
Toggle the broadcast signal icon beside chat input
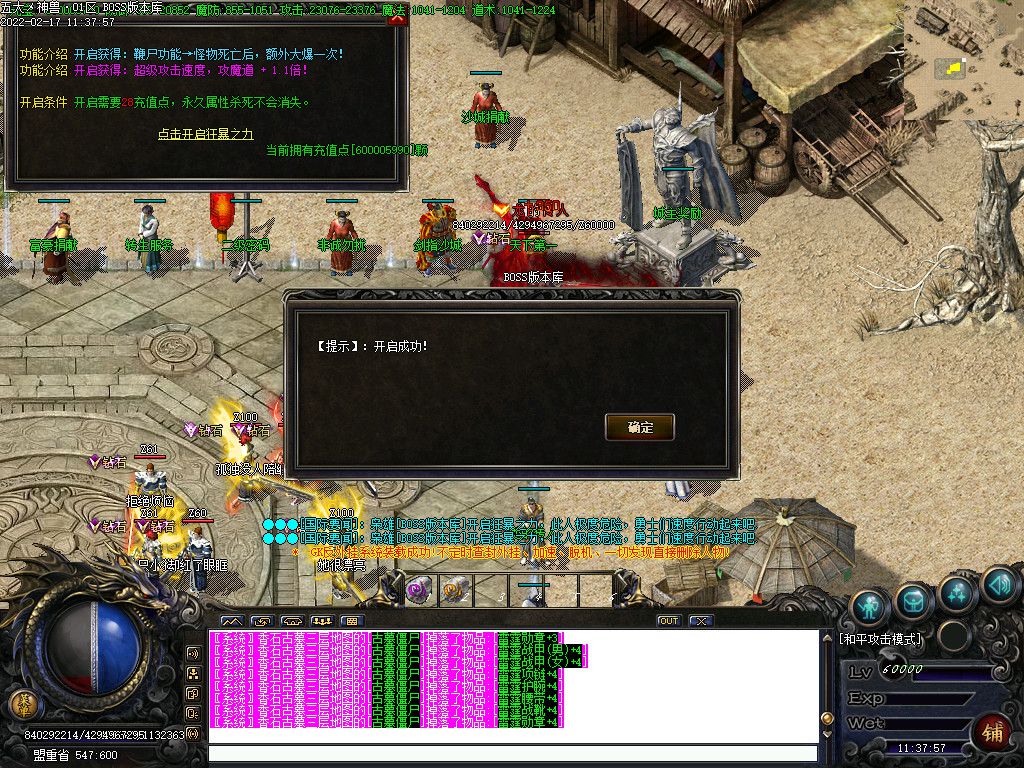point(193,735)
